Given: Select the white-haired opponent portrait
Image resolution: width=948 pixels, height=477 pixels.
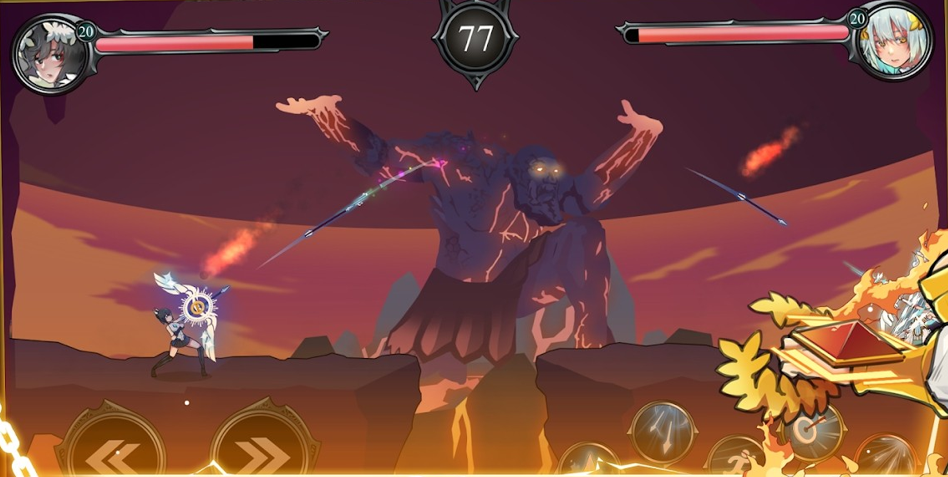Looking at the screenshot, I should click(x=892, y=45).
